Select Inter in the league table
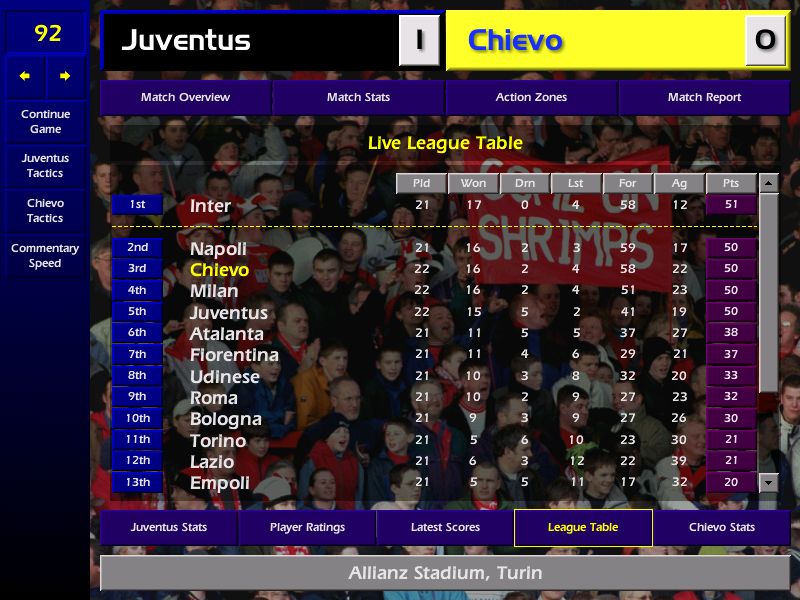 tap(211, 206)
